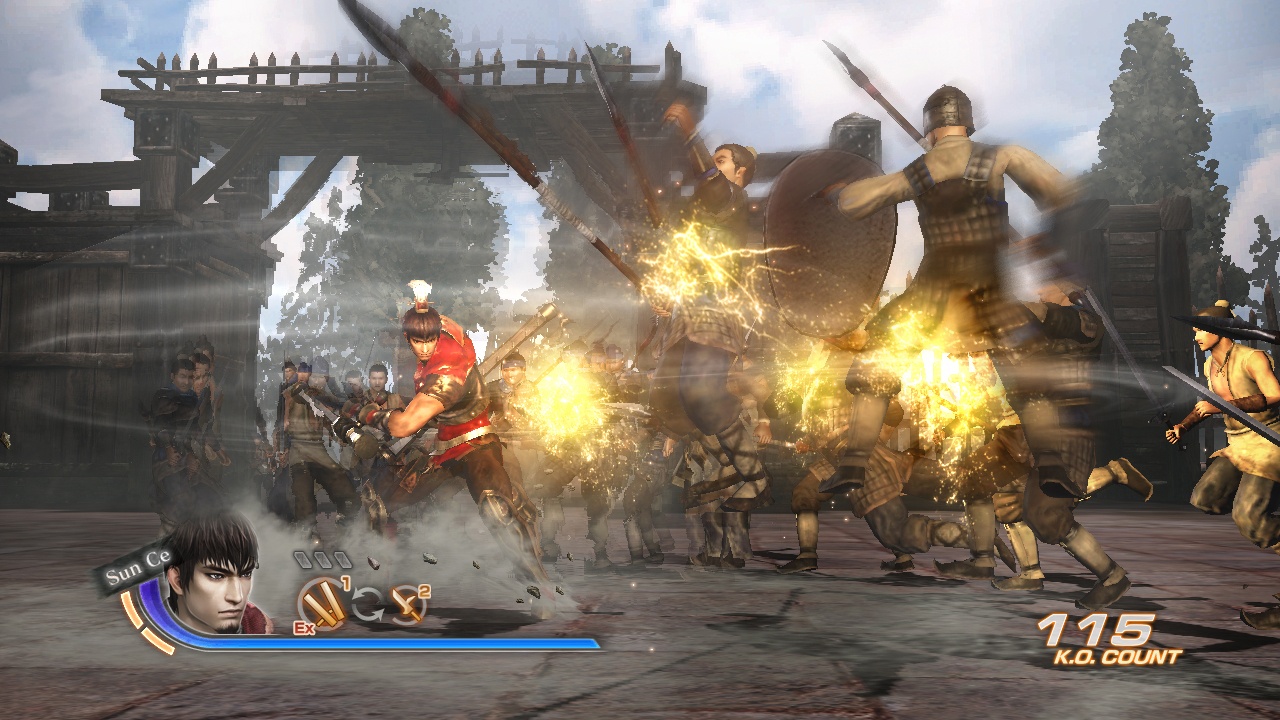Click the second gray Musou gauge pip
Screen dimensions: 1280x720
click(x=323, y=558)
